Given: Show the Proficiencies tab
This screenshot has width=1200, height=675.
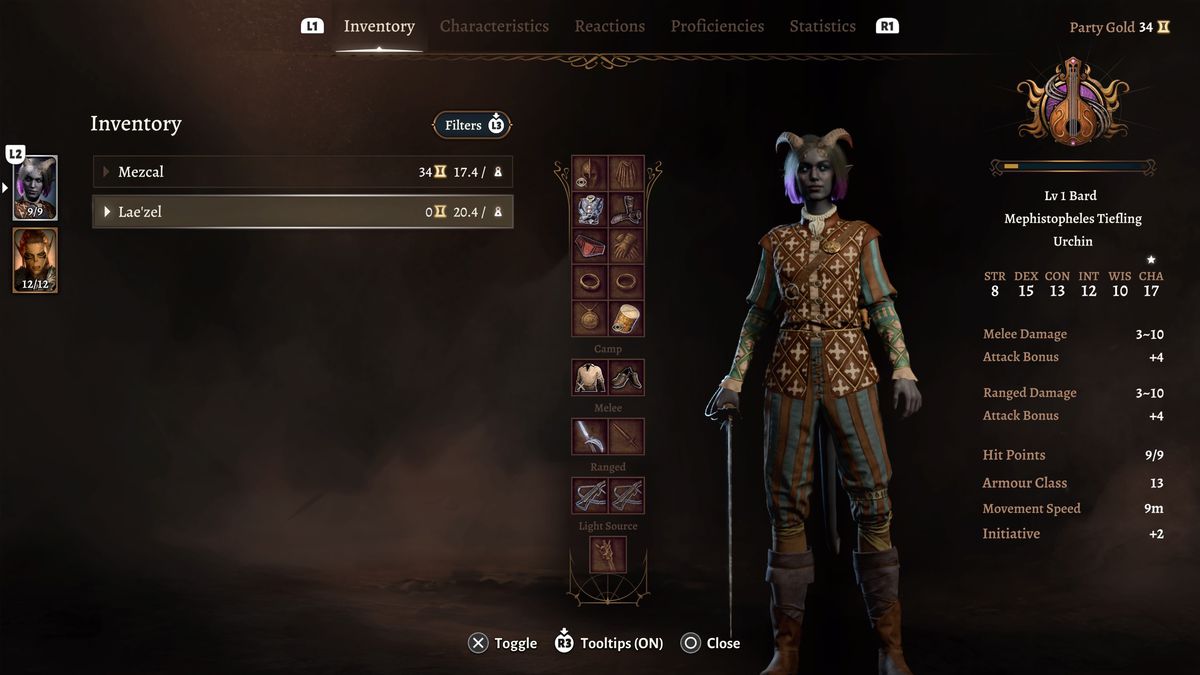Looking at the screenshot, I should pos(717,26).
